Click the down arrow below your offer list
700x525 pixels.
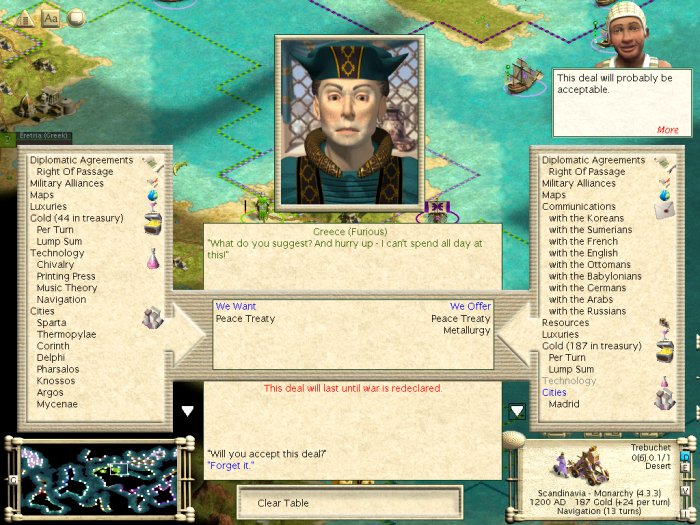point(517,411)
